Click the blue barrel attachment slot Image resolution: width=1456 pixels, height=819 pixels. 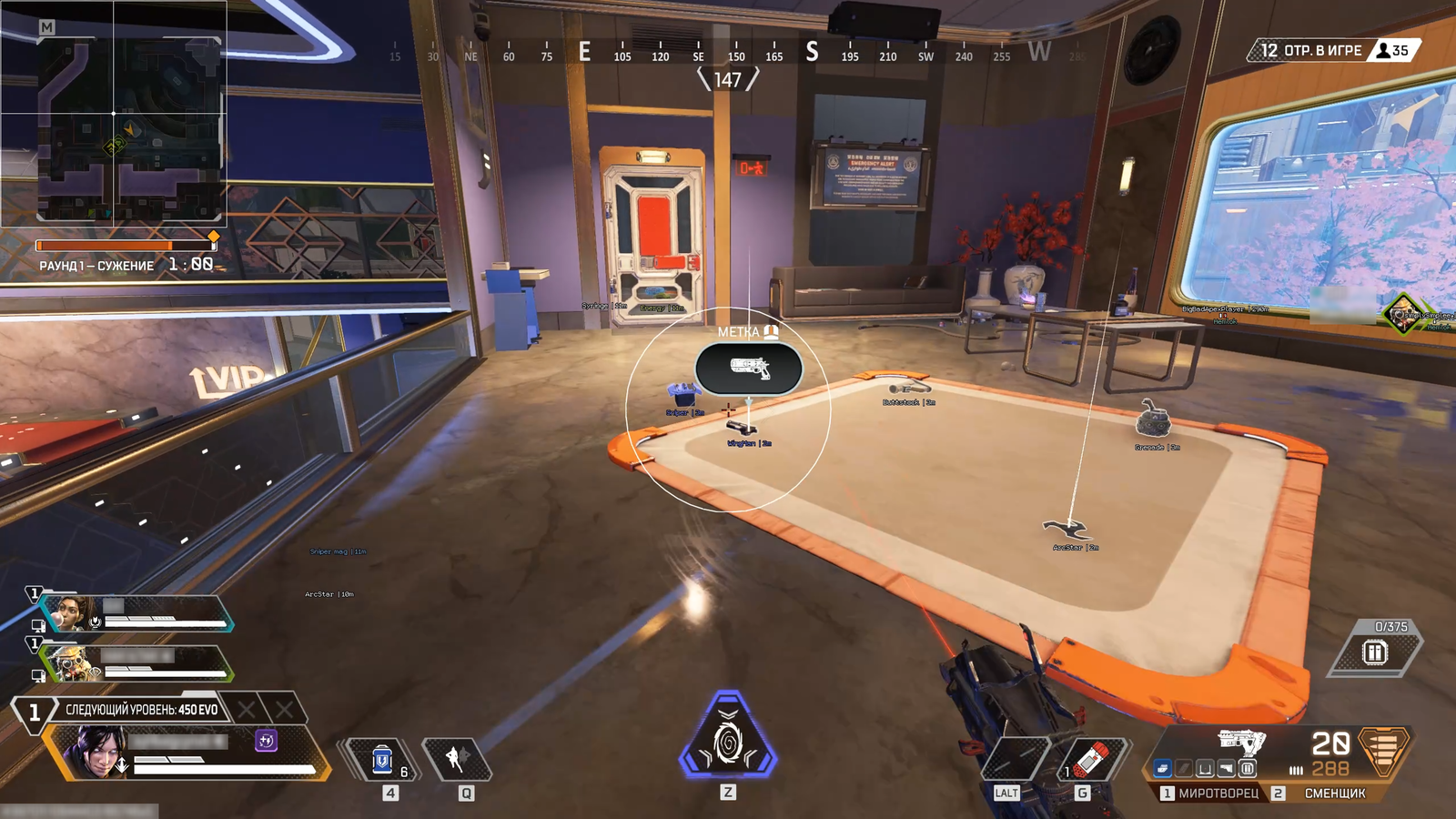pyautogui.click(x=1162, y=769)
